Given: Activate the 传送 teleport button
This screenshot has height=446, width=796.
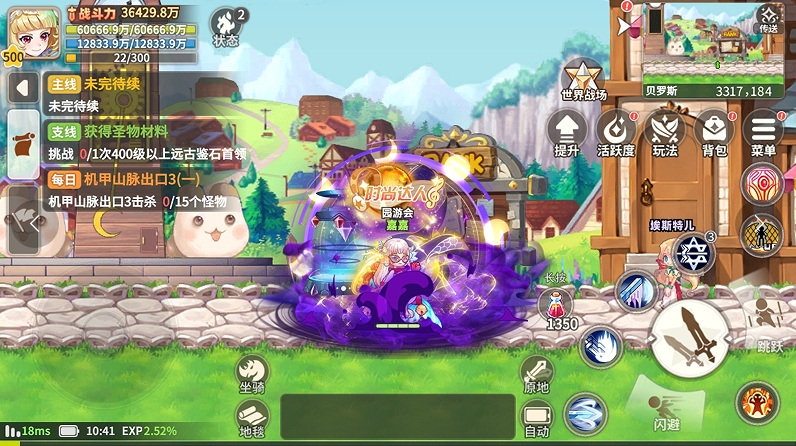Looking at the screenshot, I should click(x=768, y=18).
